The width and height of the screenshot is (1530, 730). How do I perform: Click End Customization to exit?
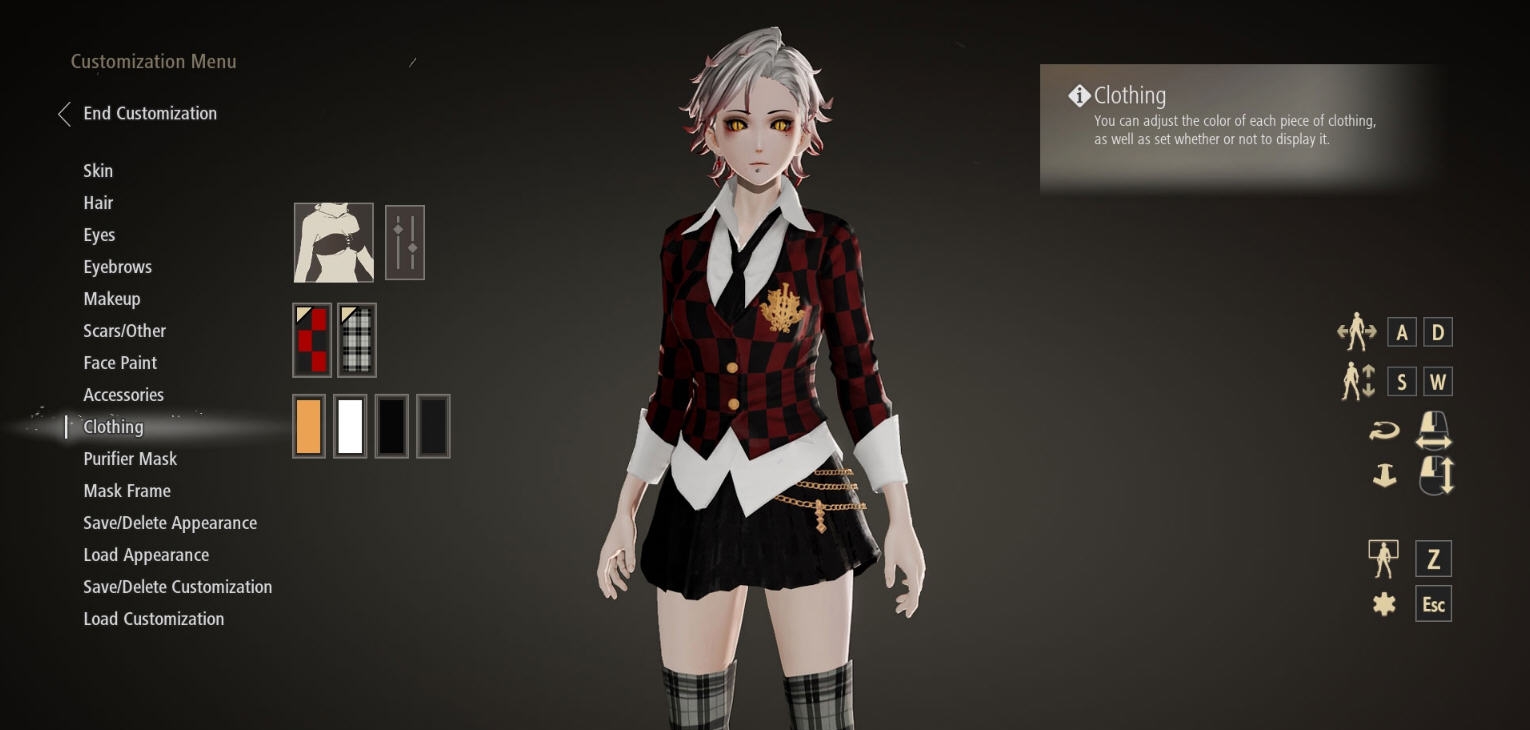pos(150,113)
